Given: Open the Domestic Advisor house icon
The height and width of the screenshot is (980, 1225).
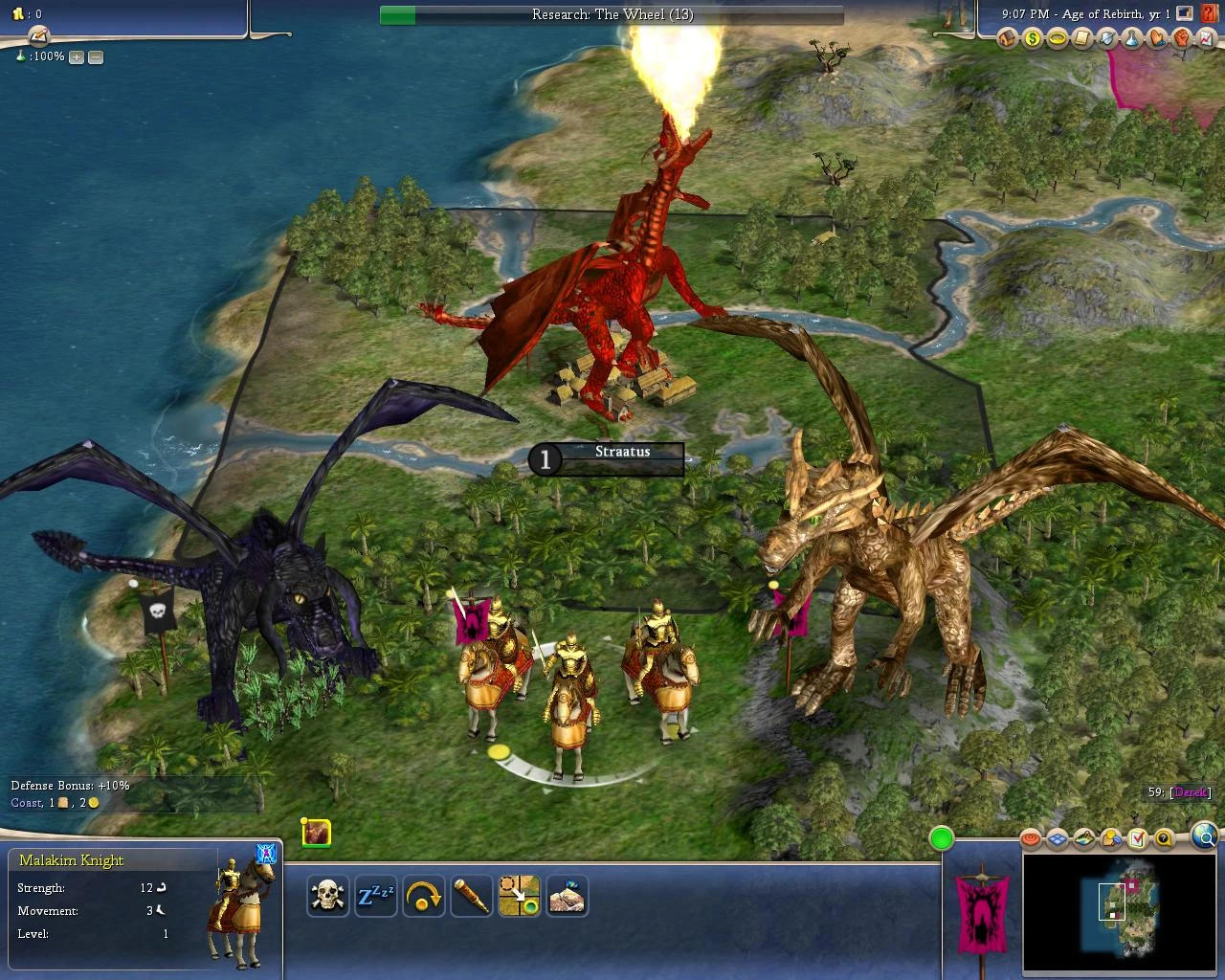Looking at the screenshot, I should tap(1006, 38).
